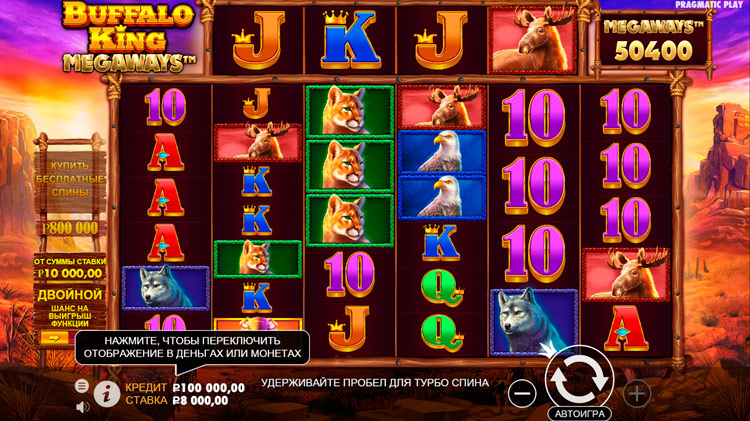750x421 pixels.
Task: Toggle the sound speaker icon
Action: tap(82, 406)
